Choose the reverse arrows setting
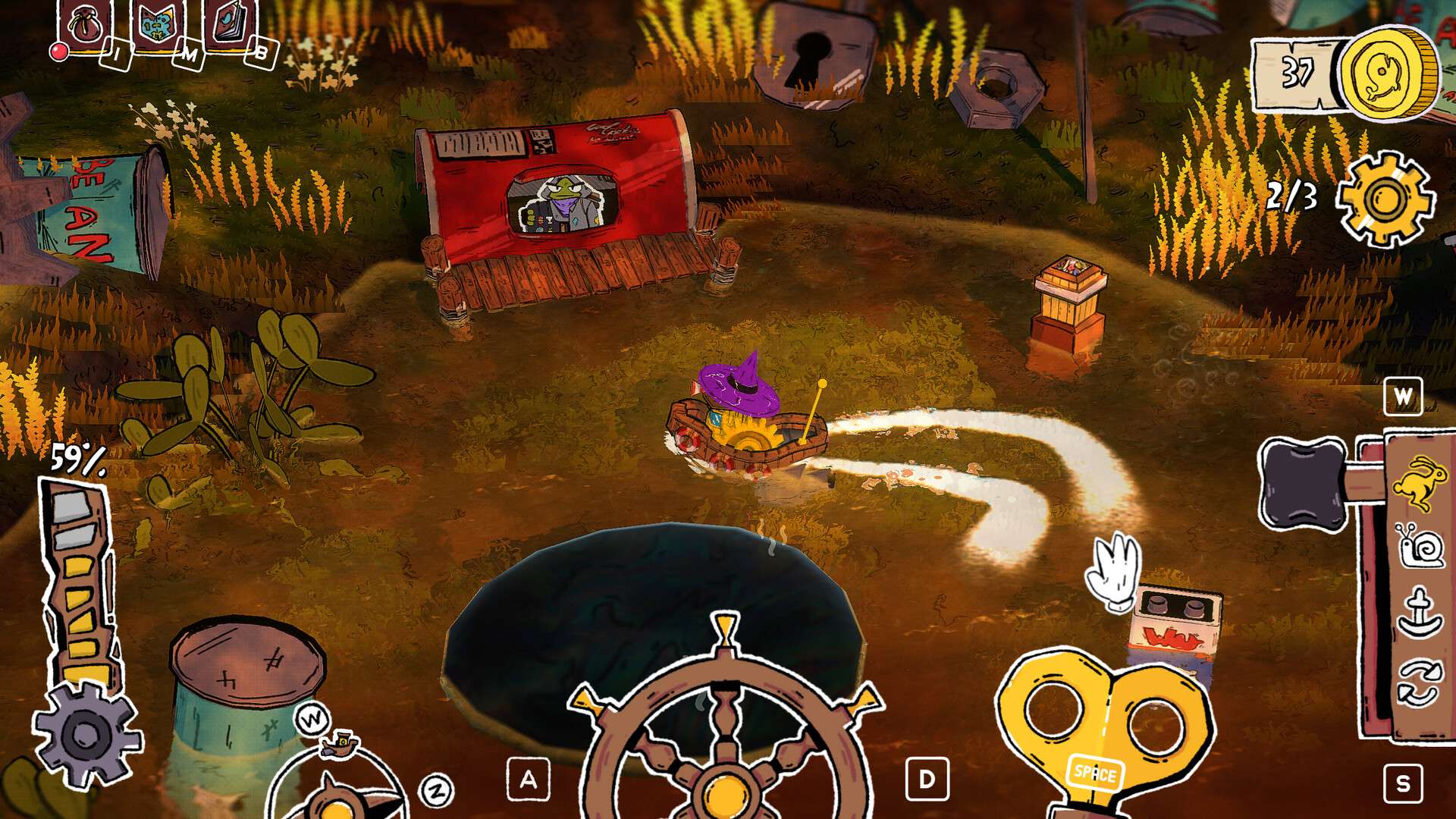 point(1417,682)
